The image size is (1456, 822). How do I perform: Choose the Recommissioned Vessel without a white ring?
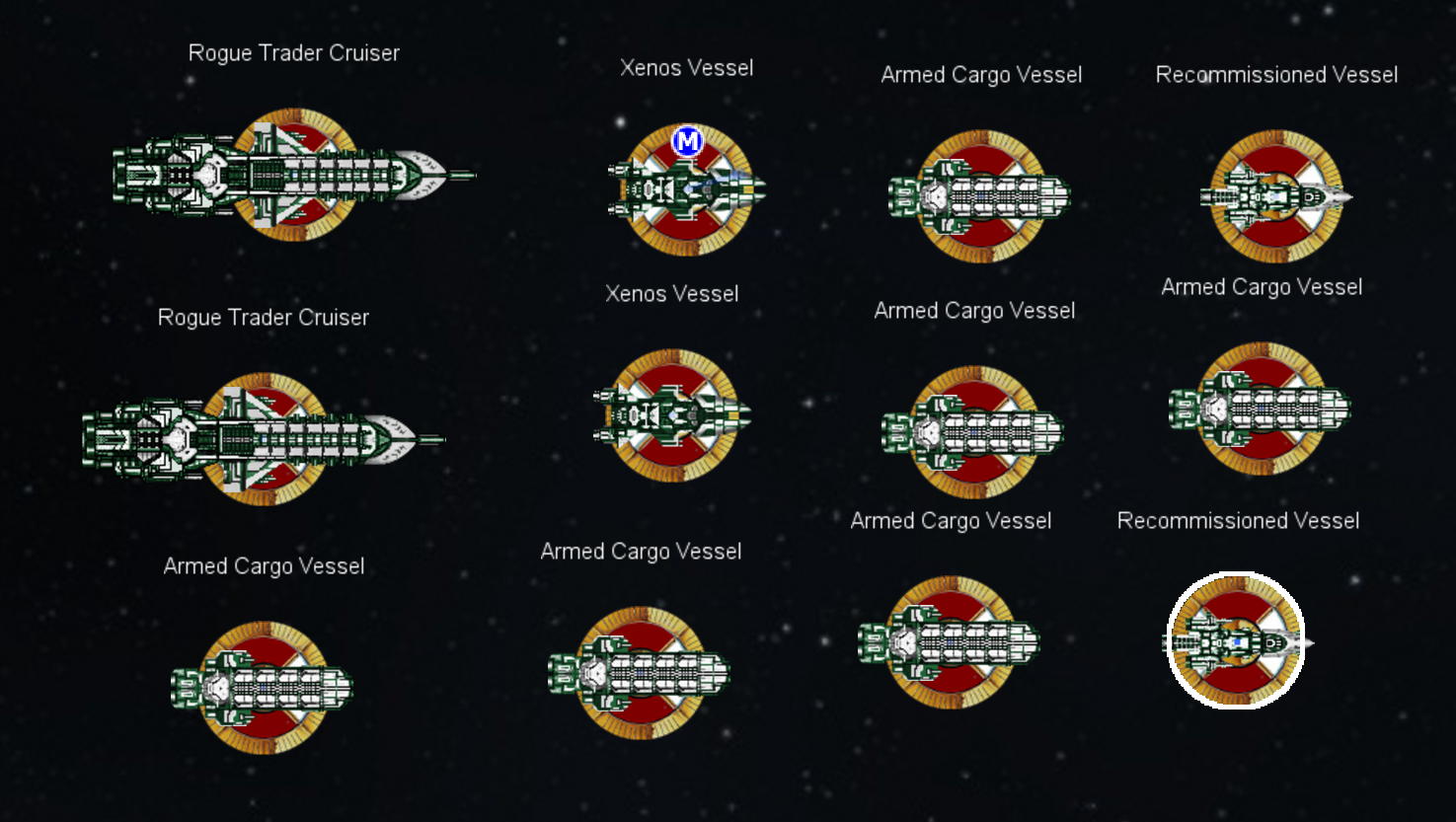tap(1275, 196)
